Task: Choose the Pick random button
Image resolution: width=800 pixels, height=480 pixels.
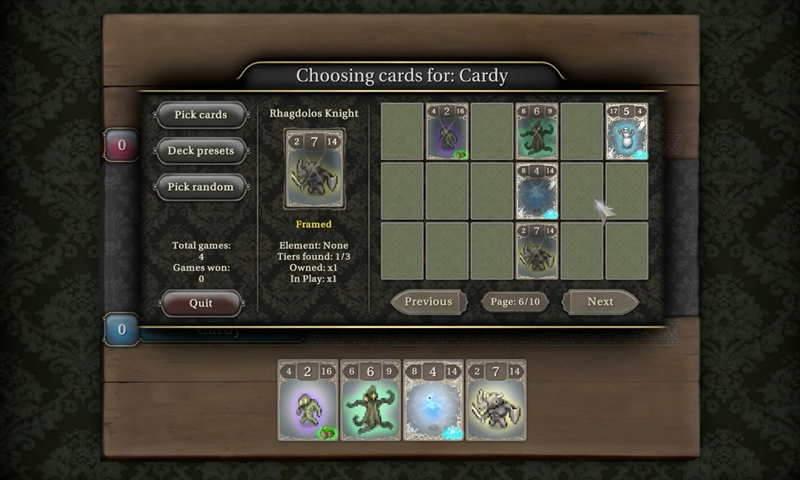Action: [x=201, y=187]
